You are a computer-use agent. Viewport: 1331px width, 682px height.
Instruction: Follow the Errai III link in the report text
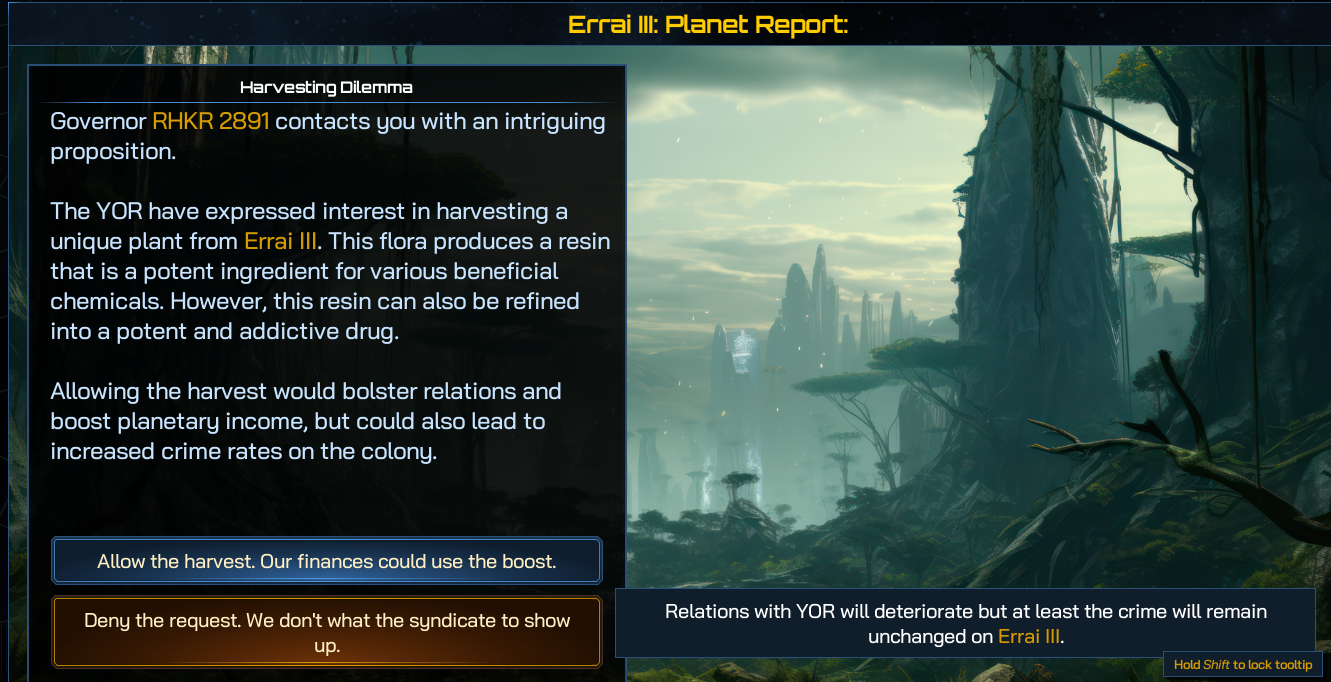(281, 241)
